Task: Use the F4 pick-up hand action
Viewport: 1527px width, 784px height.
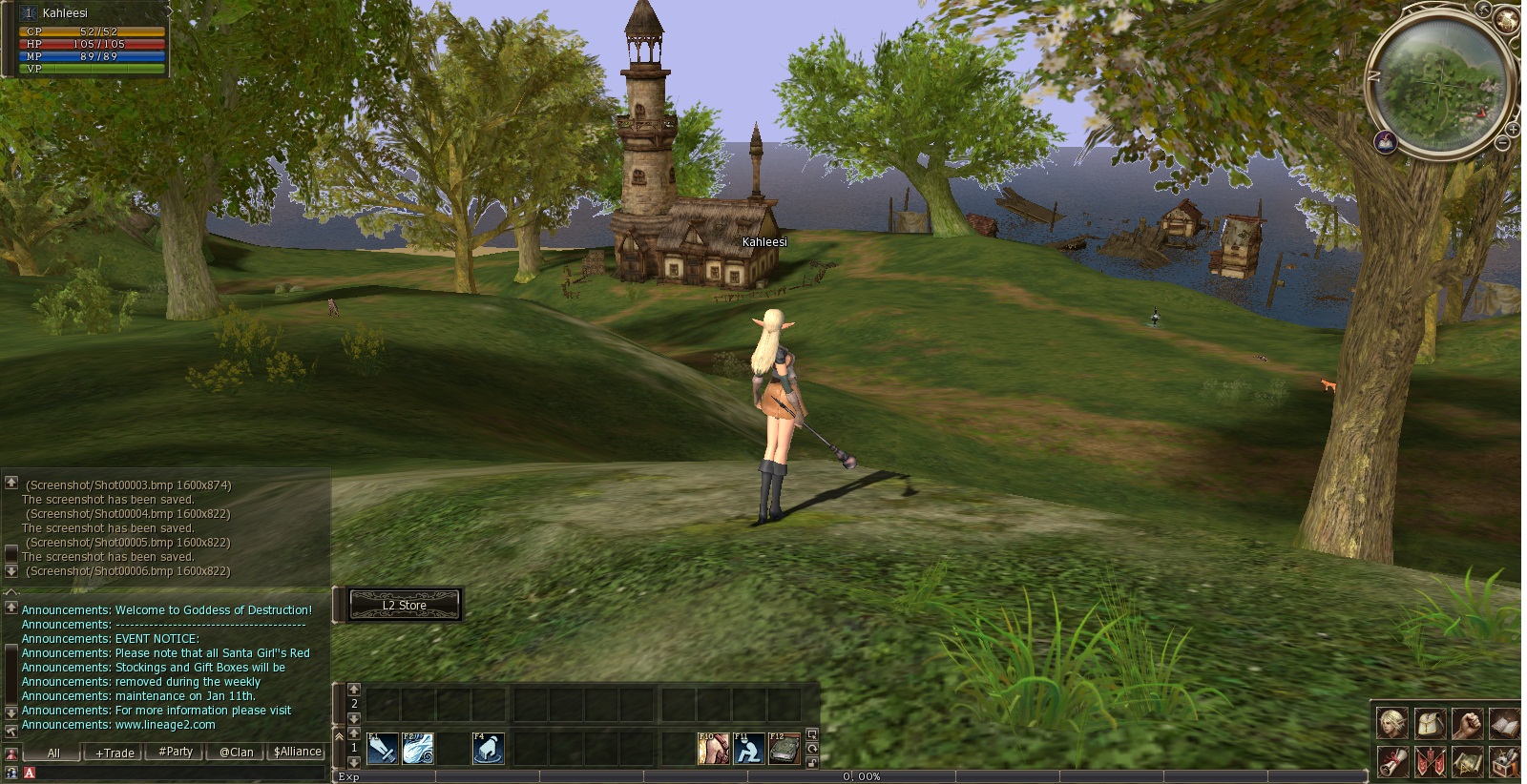Action: click(x=489, y=749)
